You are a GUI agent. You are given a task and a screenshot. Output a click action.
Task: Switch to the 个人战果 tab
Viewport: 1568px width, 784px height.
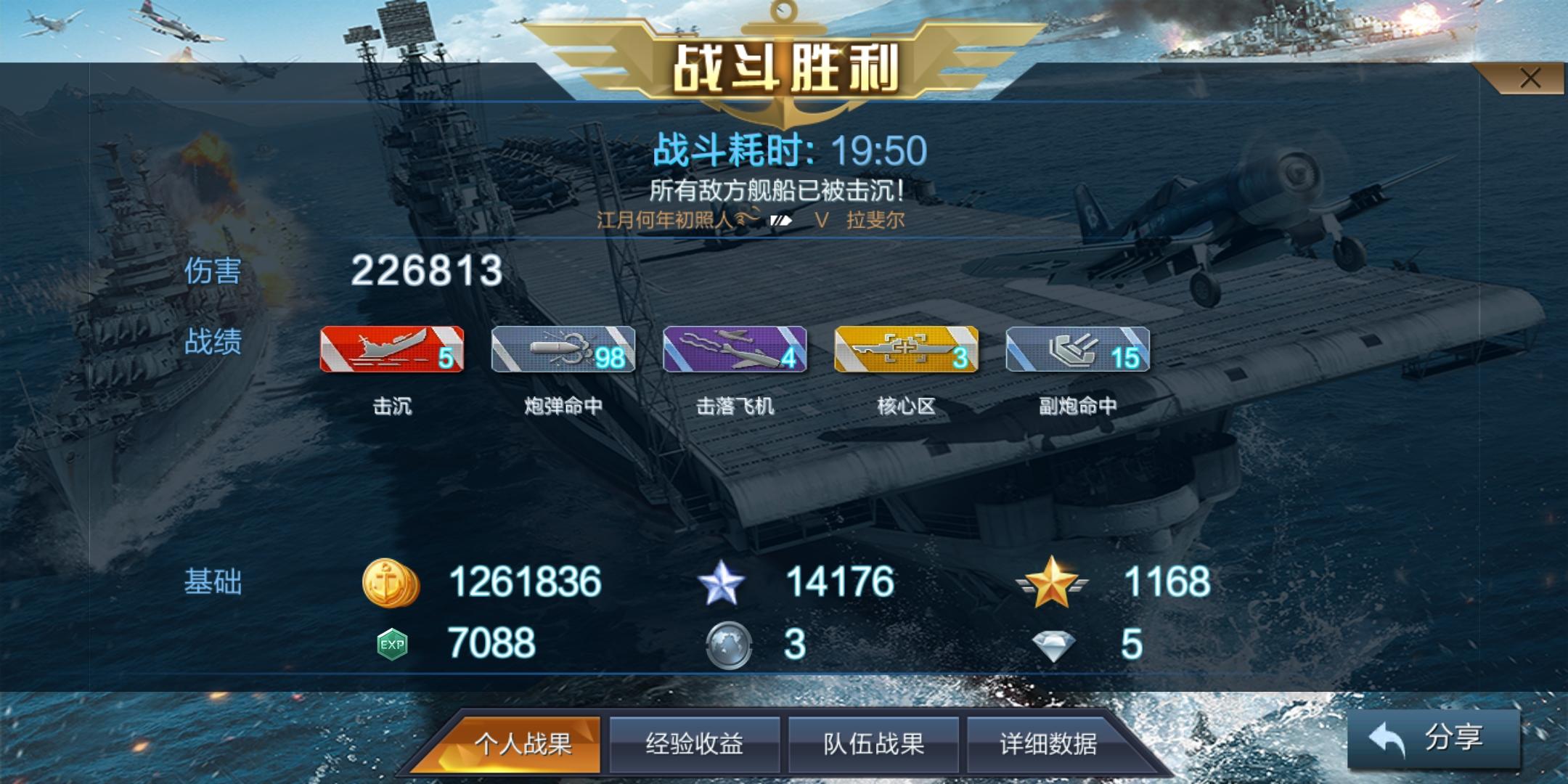click(526, 745)
